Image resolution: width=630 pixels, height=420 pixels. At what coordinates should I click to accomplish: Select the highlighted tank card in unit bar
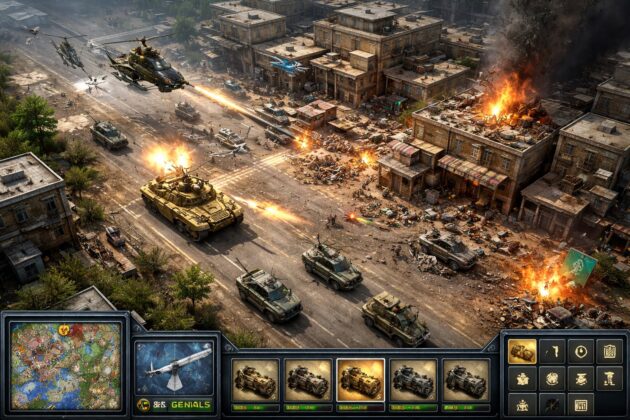tap(360, 380)
